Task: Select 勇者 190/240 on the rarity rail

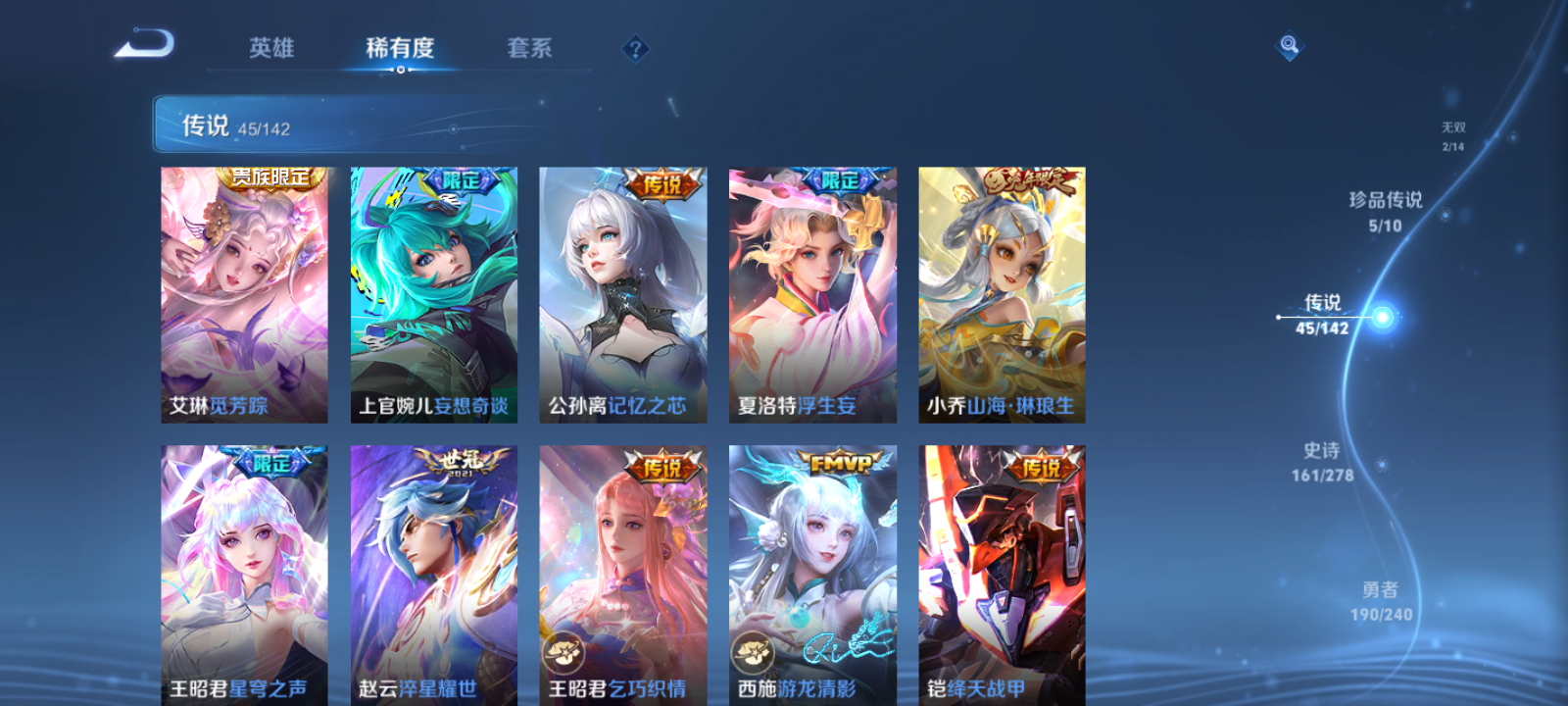Action: click(x=1381, y=600)
